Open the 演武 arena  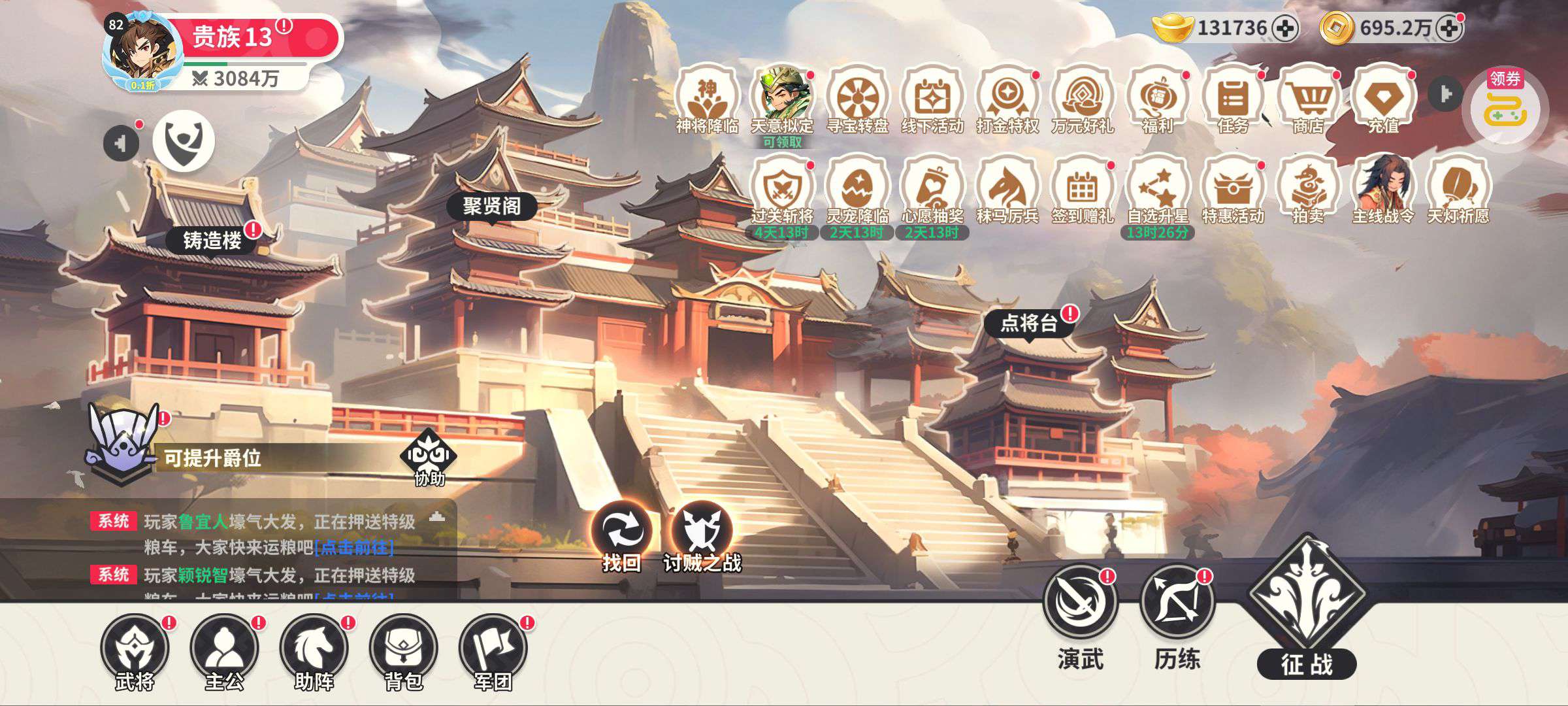click(1080, 603)
